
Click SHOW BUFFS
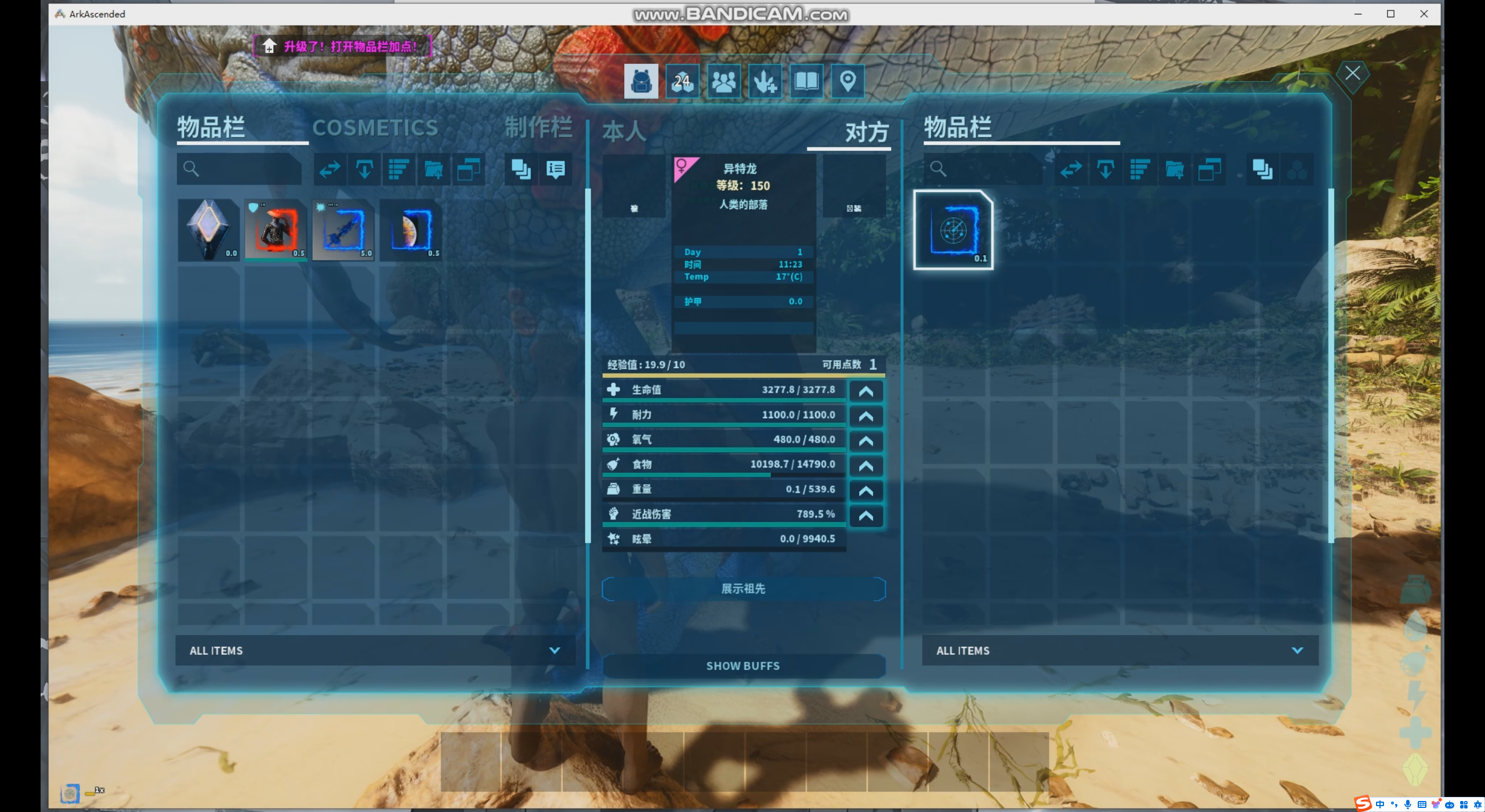tap(743, 666)
